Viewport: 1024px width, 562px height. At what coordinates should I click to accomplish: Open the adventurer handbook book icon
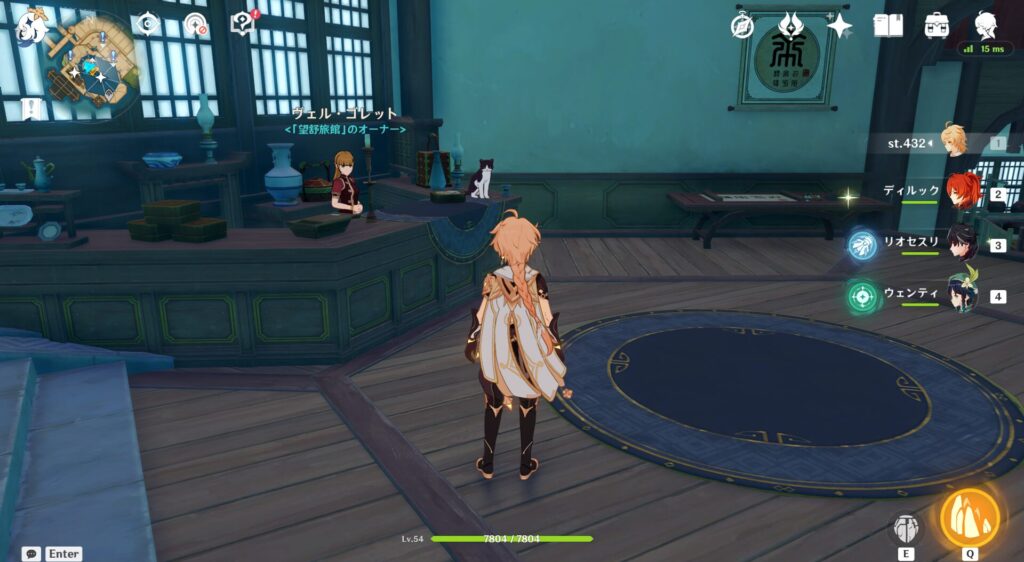[887, 26]
